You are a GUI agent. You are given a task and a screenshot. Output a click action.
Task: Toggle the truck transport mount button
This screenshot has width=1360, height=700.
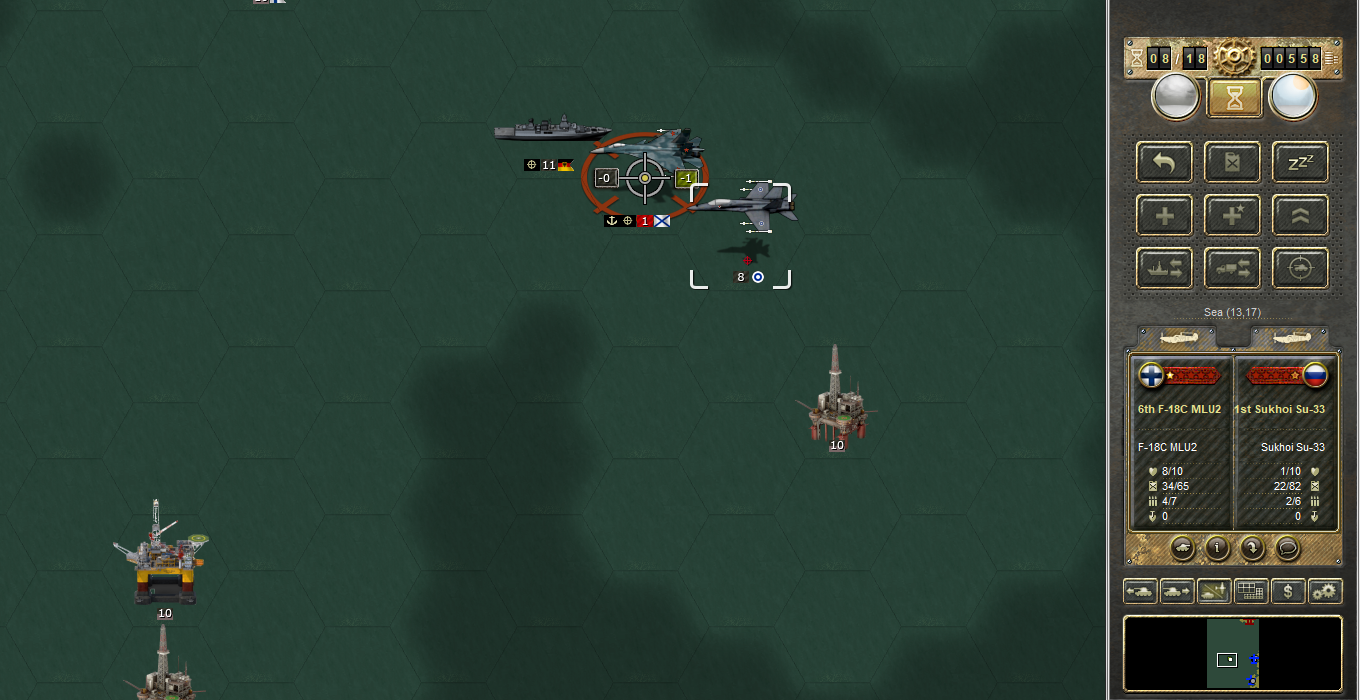tap(1232, 268)
